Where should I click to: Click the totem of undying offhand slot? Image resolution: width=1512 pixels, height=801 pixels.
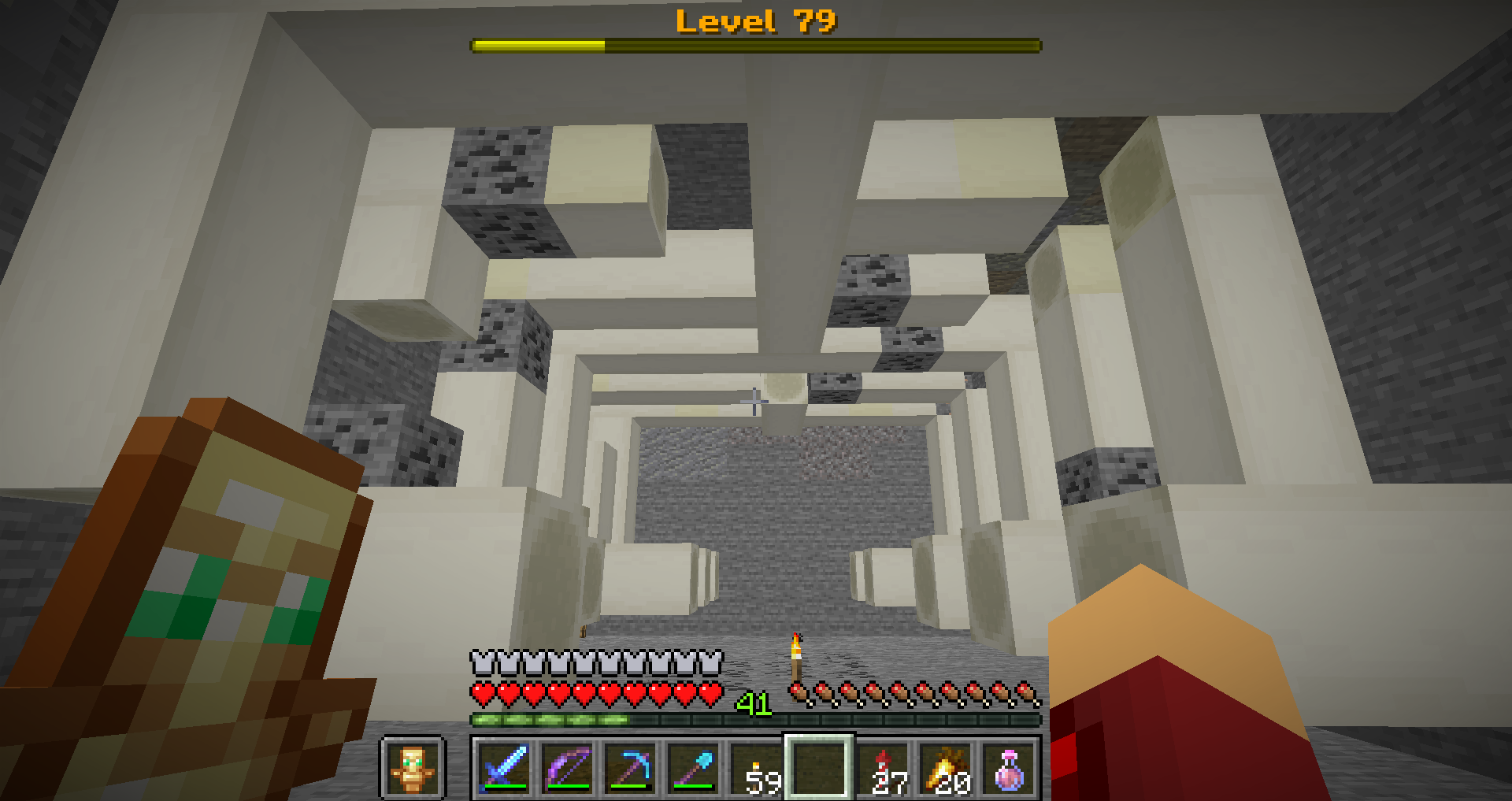coord(413,768)
